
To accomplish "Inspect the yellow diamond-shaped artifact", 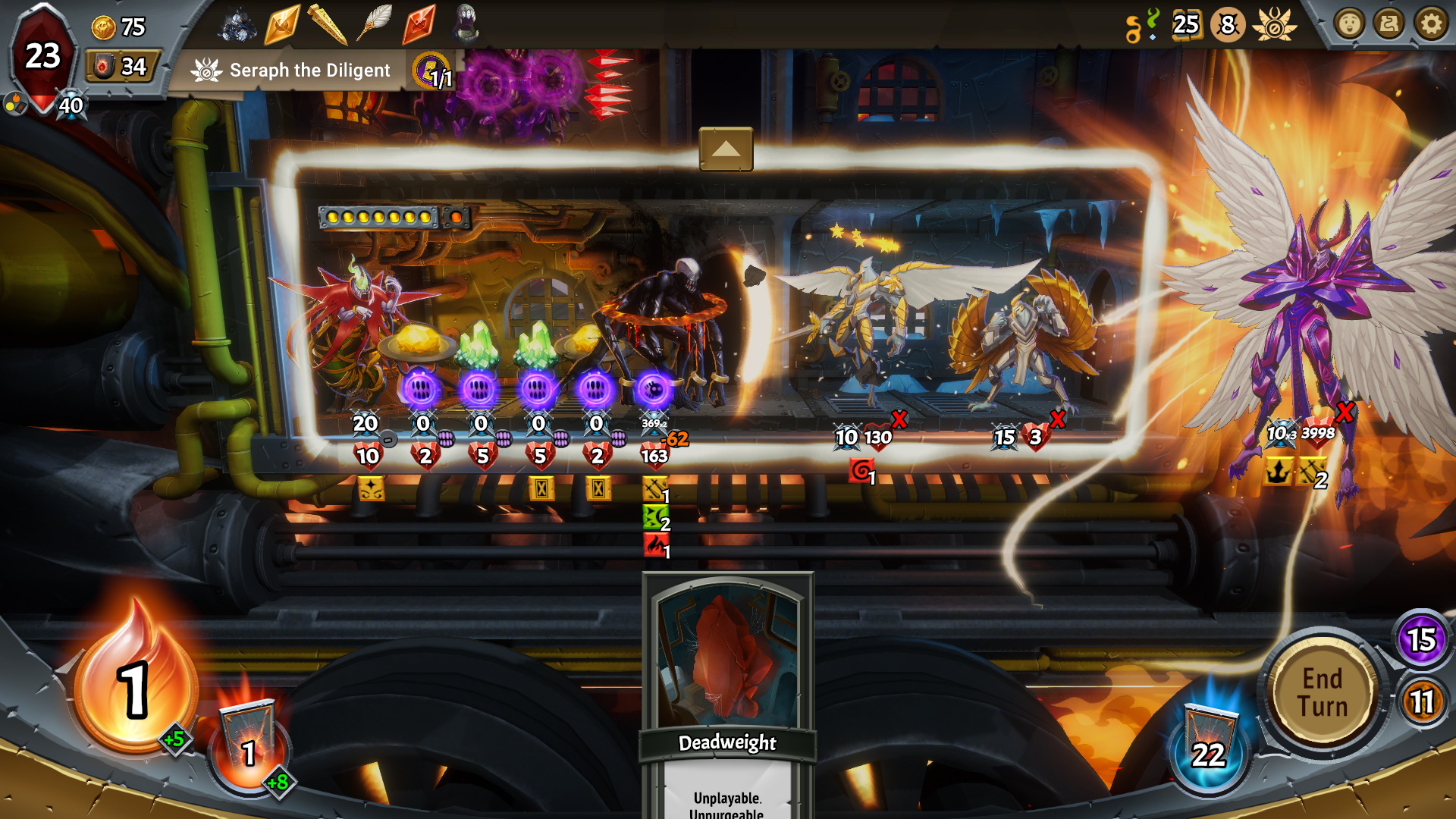I will 282,25.
